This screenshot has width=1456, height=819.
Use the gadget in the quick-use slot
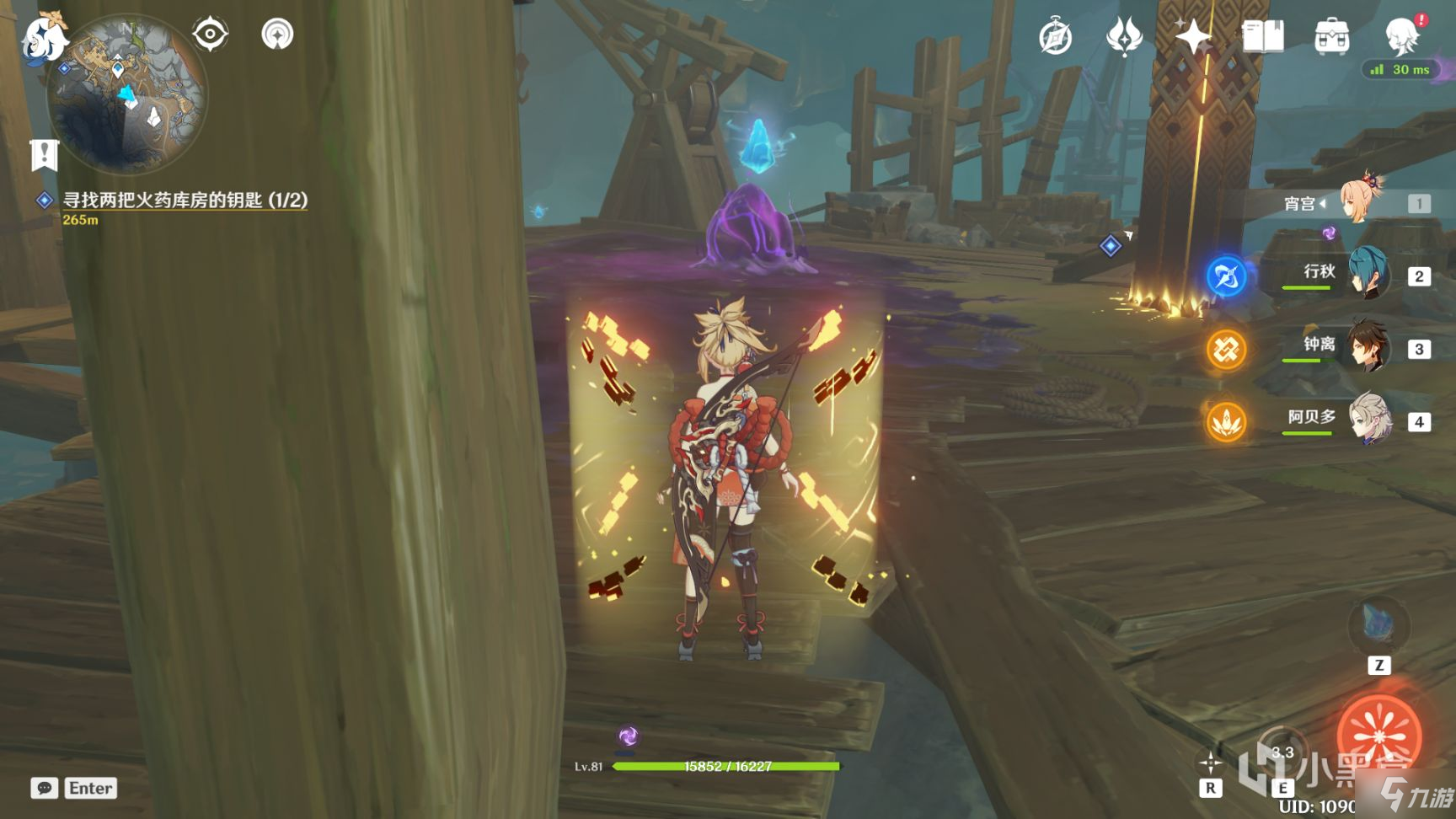(x=1378, y=627)
